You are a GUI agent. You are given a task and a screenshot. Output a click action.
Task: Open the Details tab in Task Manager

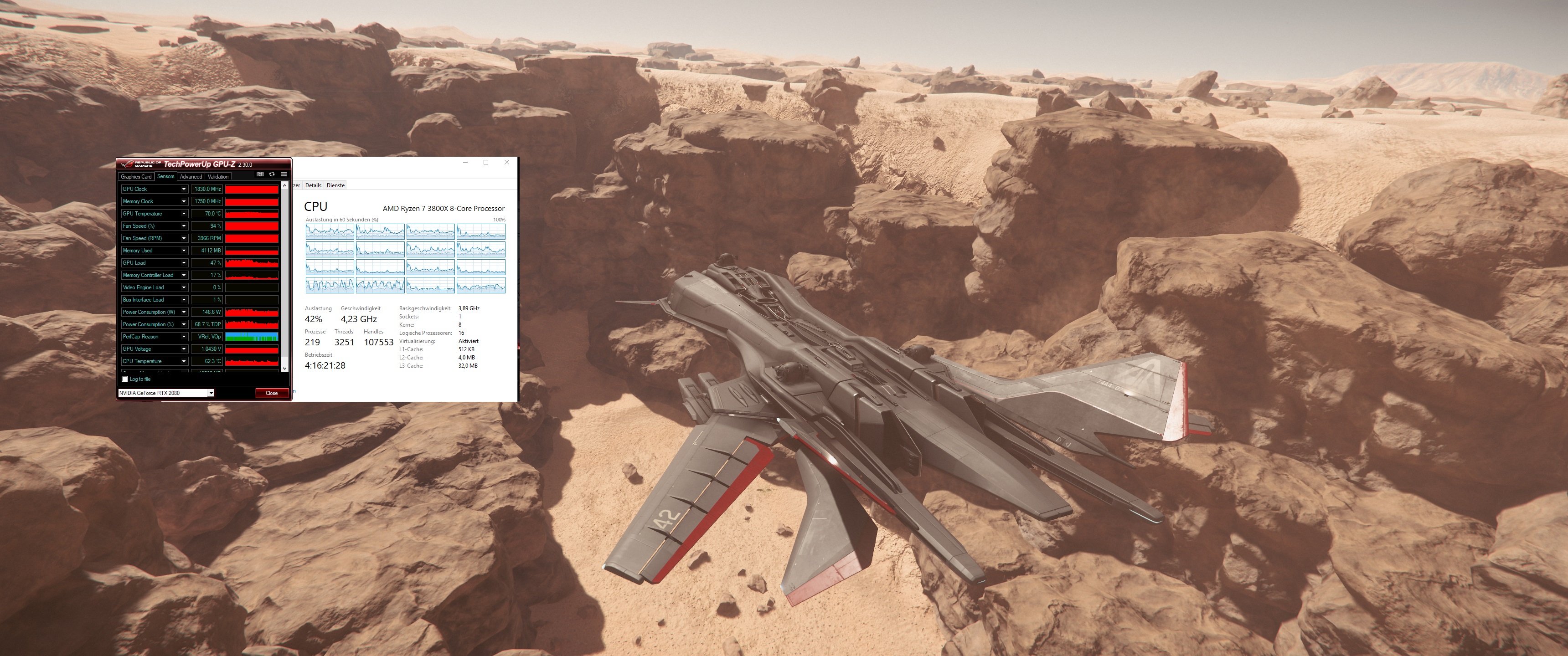pos(314,185)
